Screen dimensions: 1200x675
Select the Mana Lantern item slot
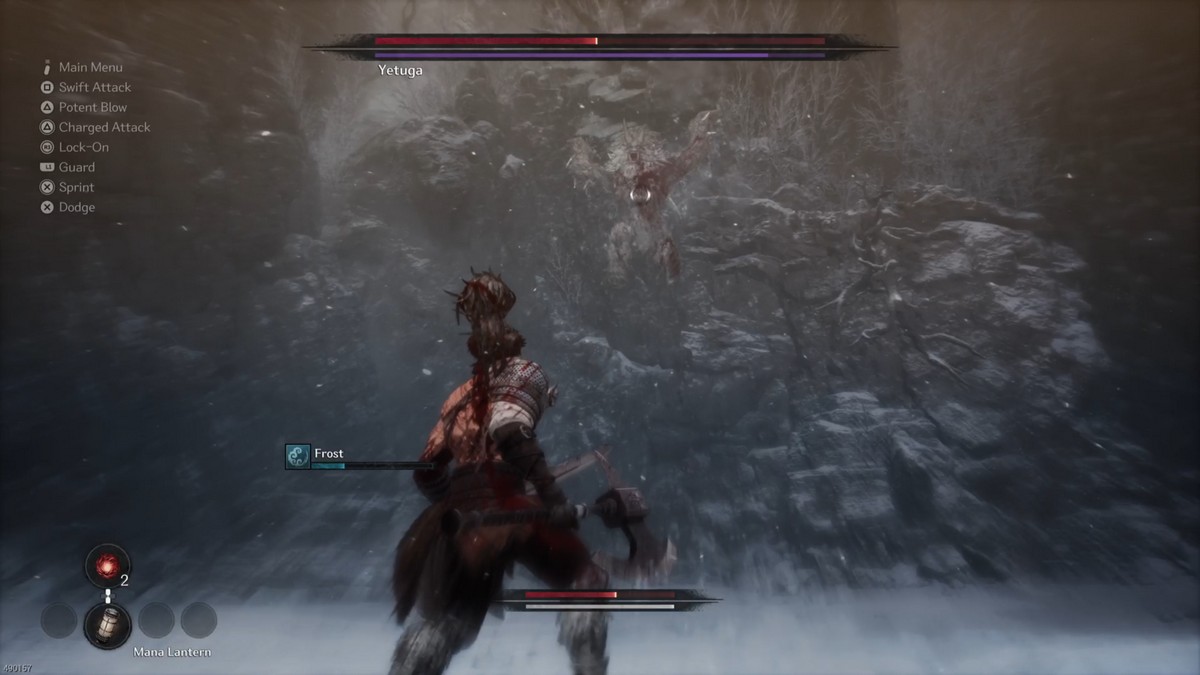coord(107,622)
